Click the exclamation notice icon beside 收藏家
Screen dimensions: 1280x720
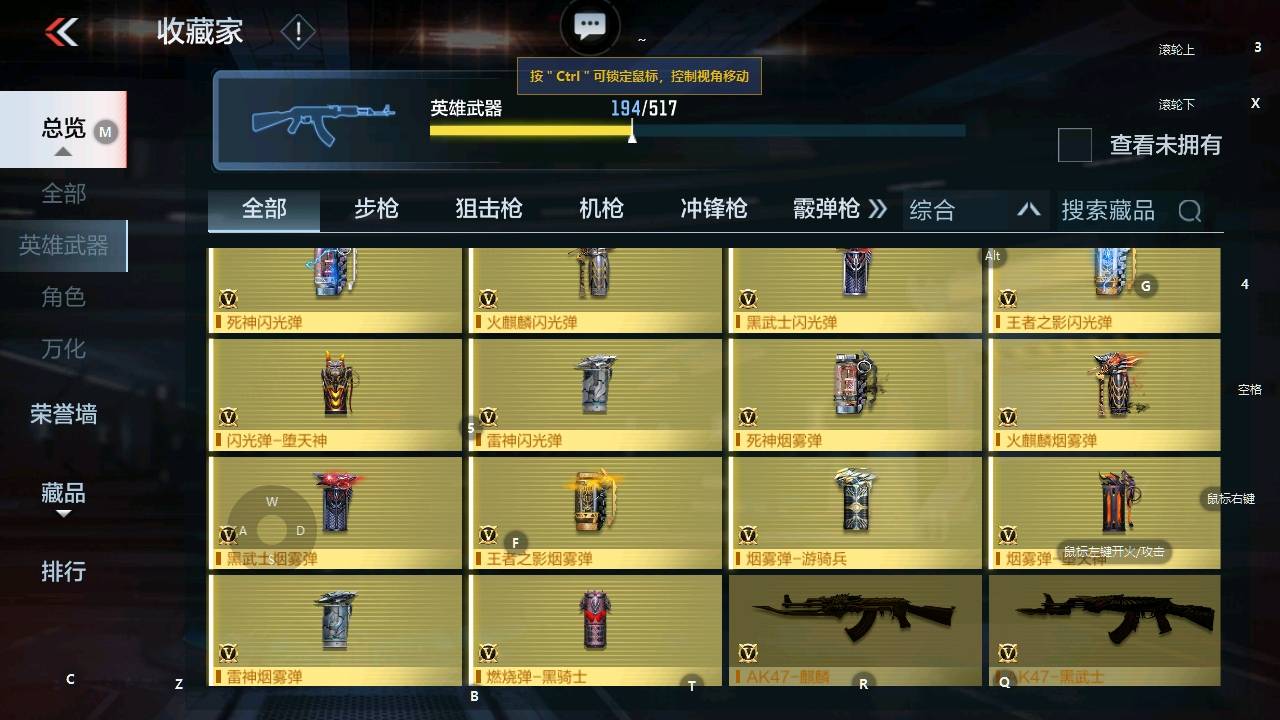coord(297,31)
